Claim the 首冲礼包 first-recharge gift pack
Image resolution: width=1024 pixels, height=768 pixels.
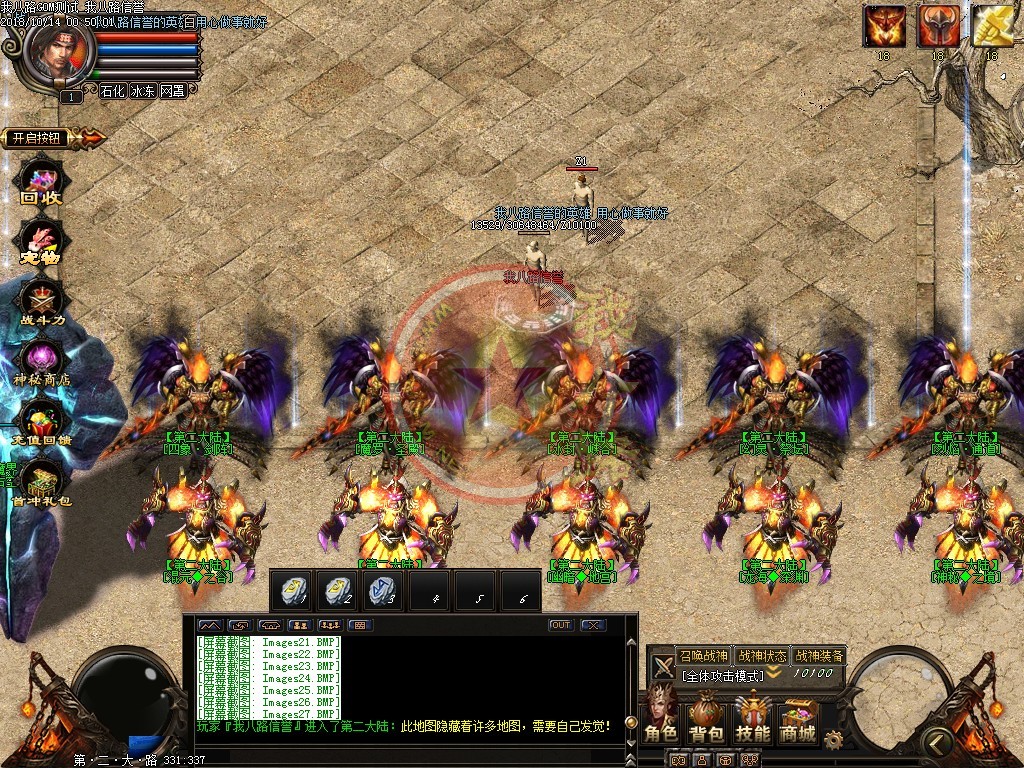click(42, 482)
